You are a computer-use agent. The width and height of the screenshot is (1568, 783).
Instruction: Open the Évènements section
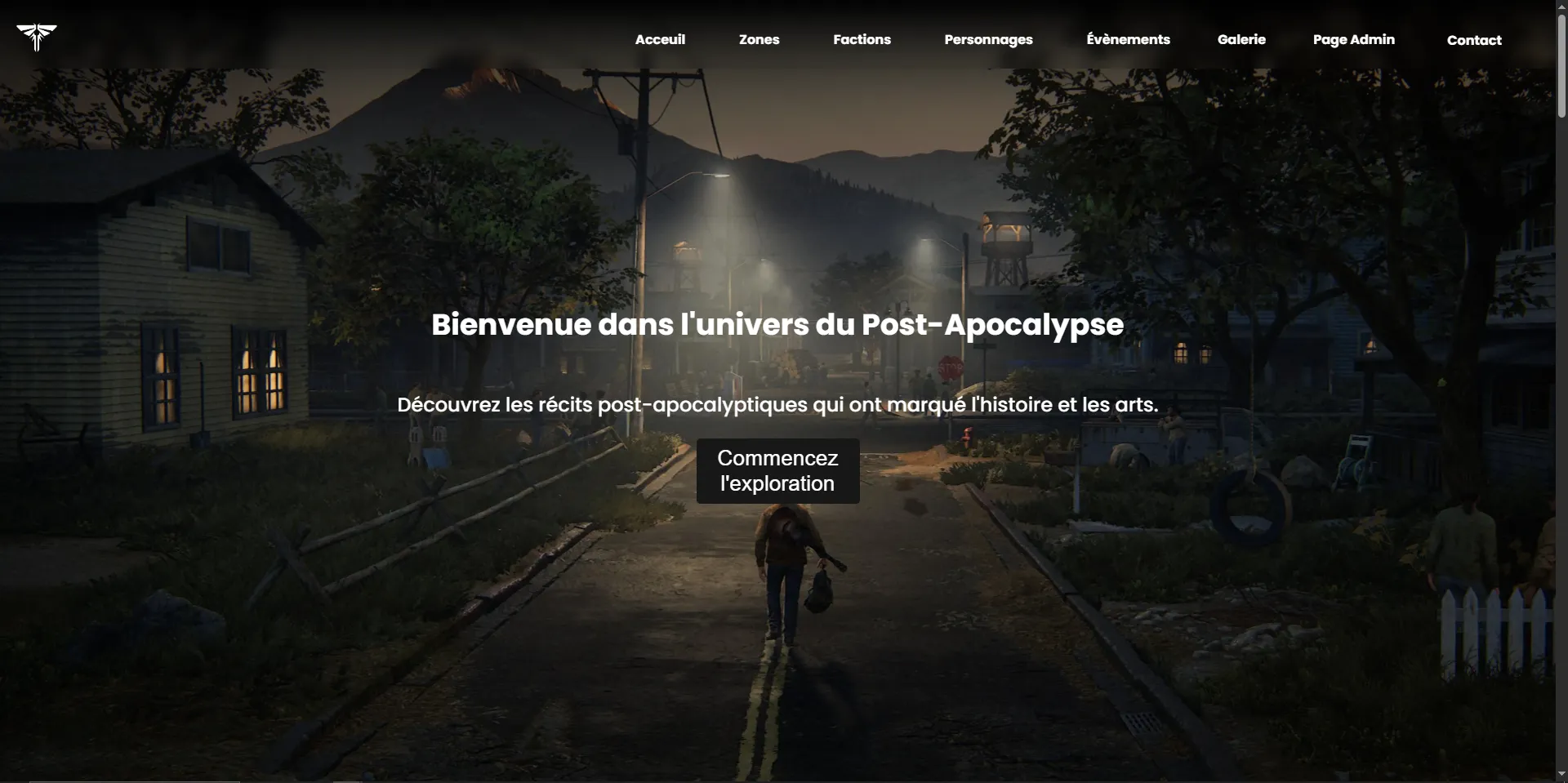coord(1128,39)
